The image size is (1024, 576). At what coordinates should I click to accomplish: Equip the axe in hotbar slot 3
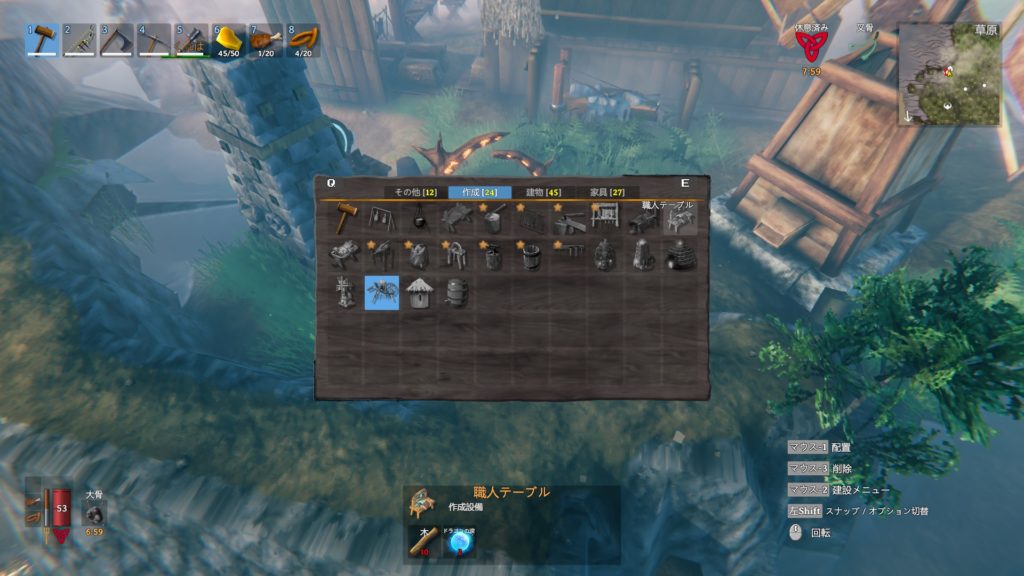(116, 41)
